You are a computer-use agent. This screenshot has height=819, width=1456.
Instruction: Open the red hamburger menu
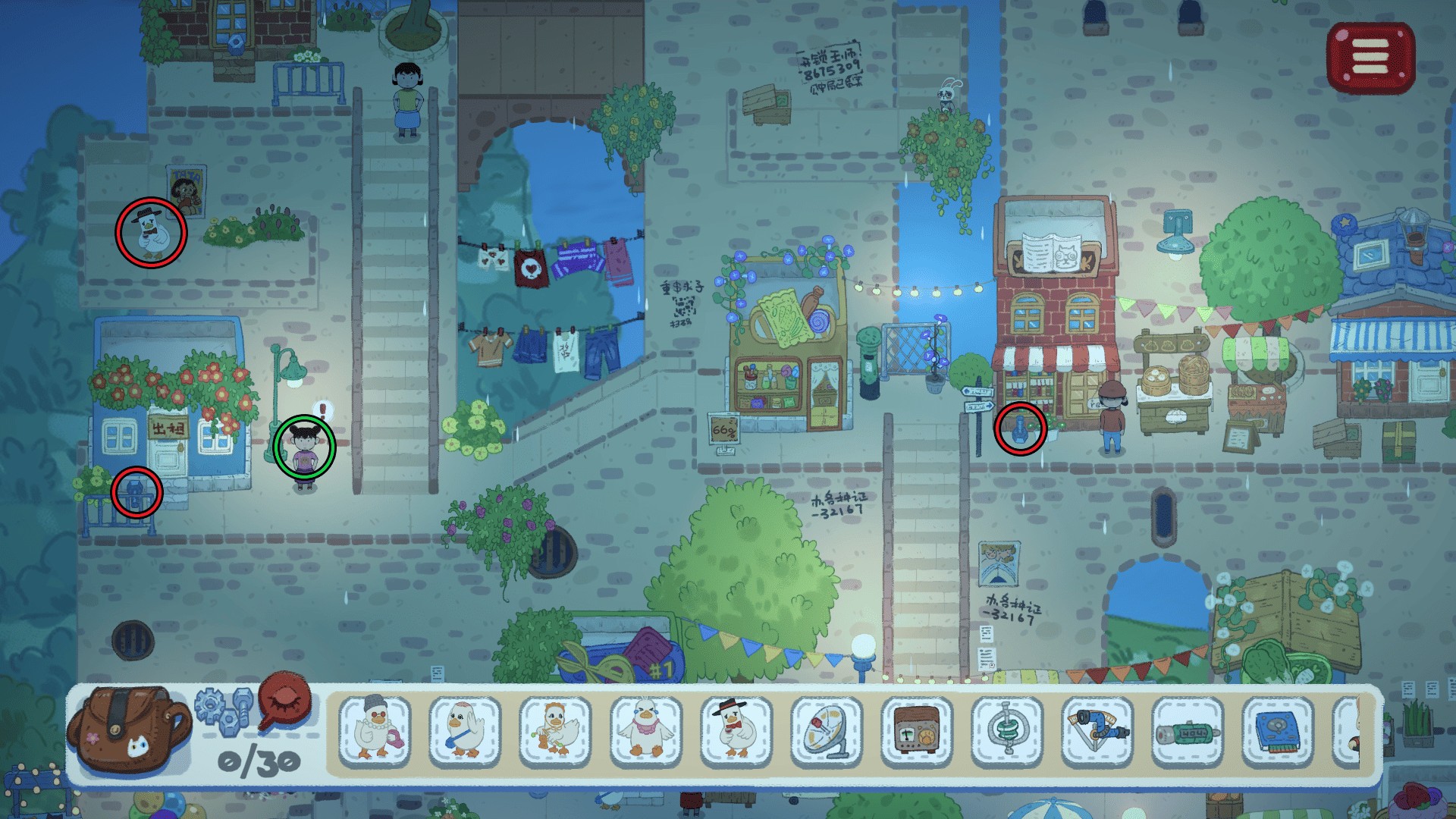[1370, 58]
